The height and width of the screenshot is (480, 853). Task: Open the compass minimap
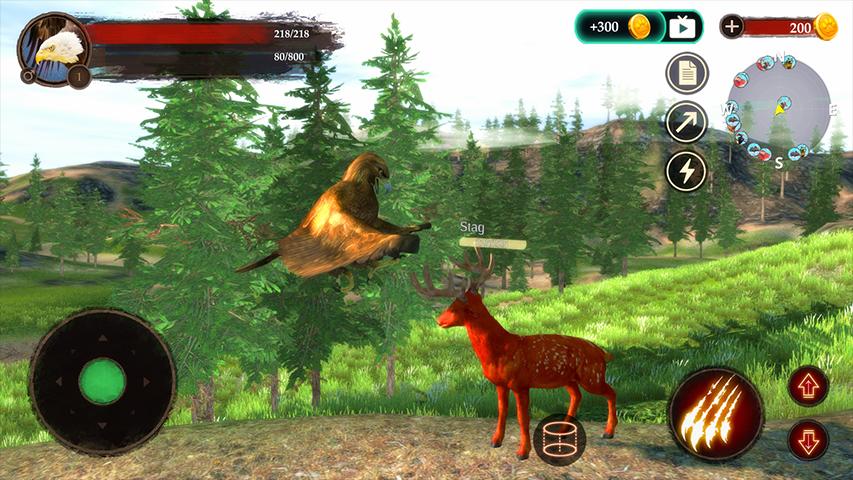click(777, 106)
